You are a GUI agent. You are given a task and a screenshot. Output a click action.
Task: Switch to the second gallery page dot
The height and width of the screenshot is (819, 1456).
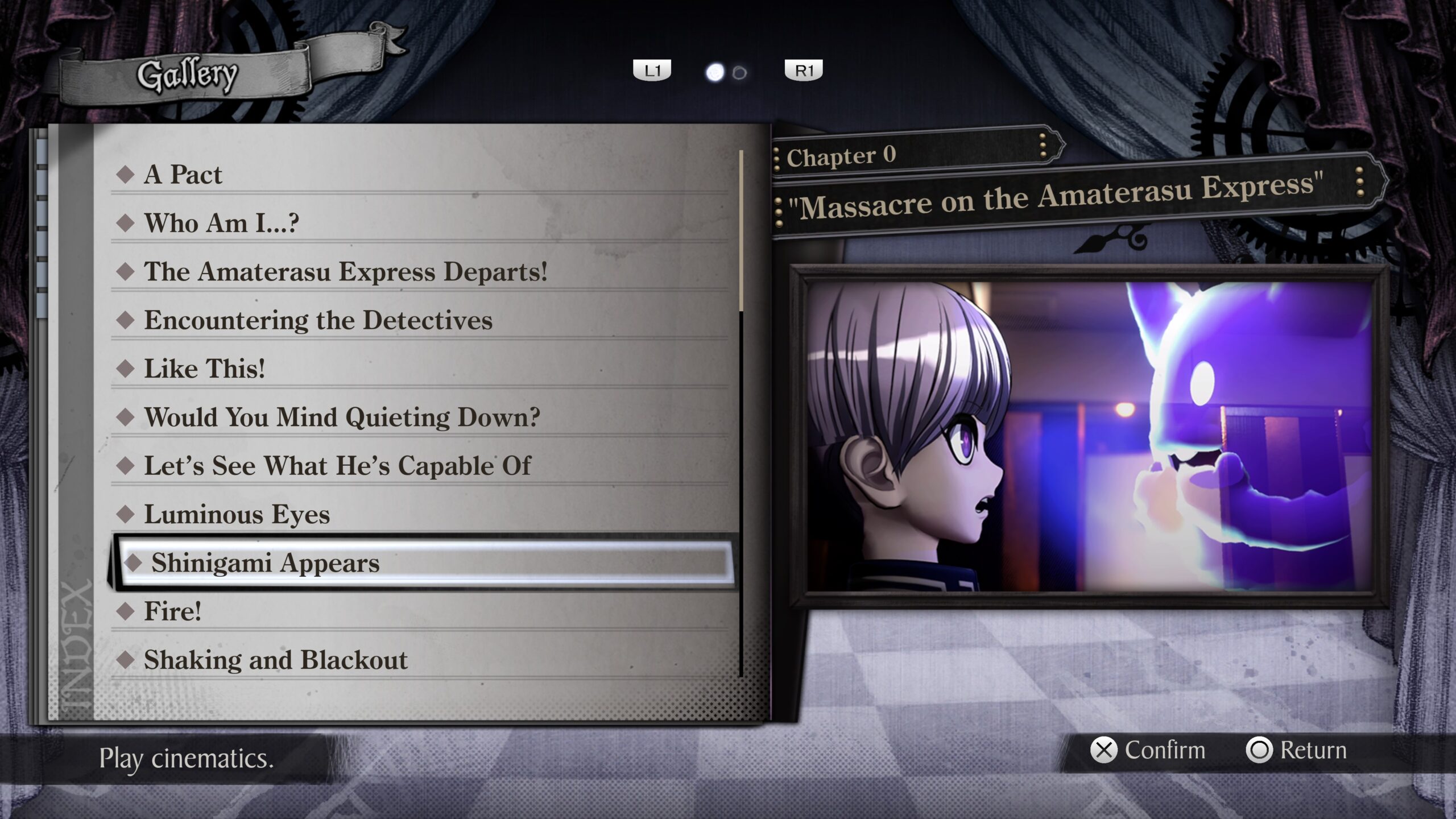pos(739,73)
